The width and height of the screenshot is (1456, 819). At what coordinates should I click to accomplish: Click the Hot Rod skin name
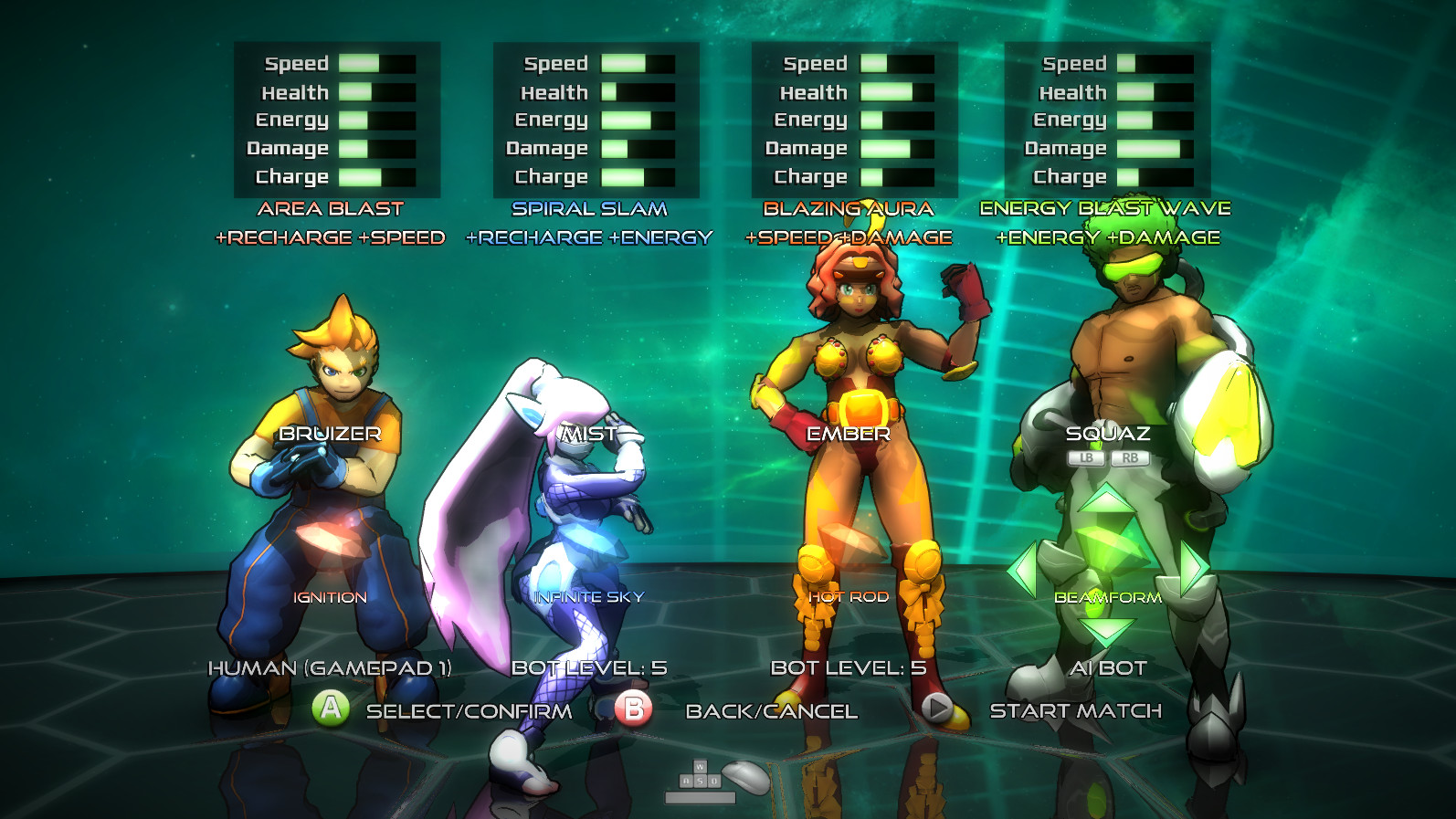tap(848, 599)
